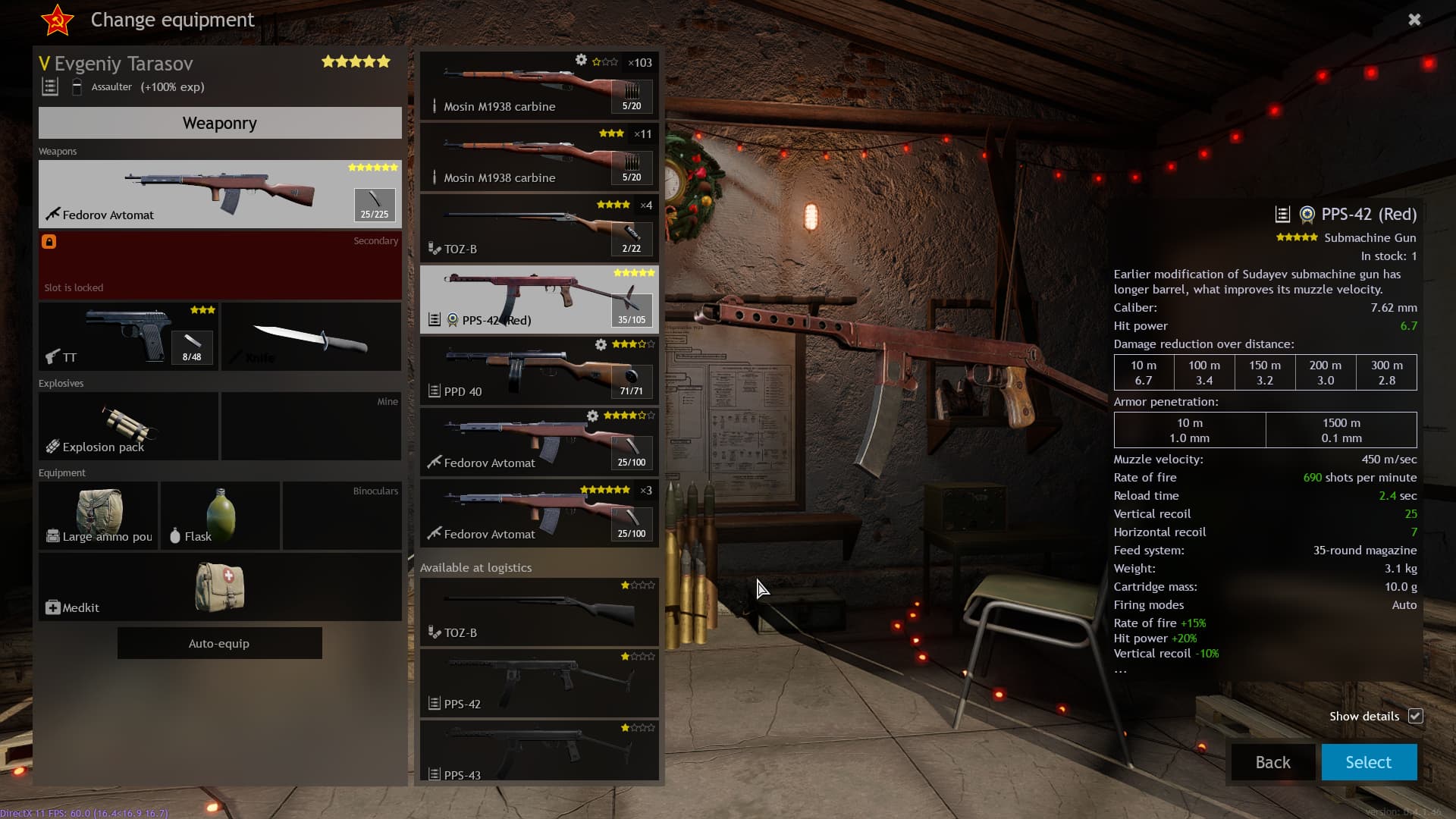Toggle the Show details checkbox
The image size is (1456, 819).
coord(1417,716)
